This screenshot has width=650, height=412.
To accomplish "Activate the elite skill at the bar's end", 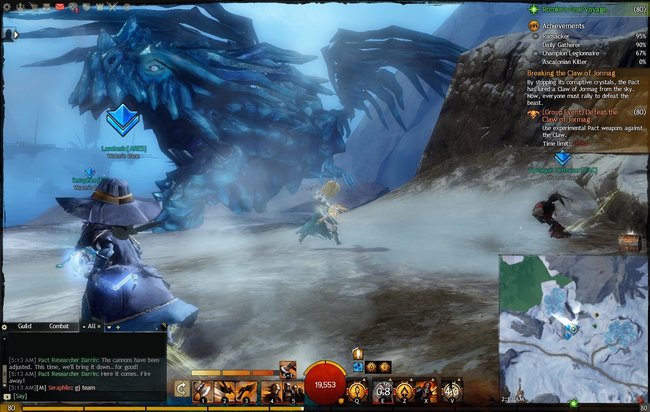I will [x=451, y=390].
